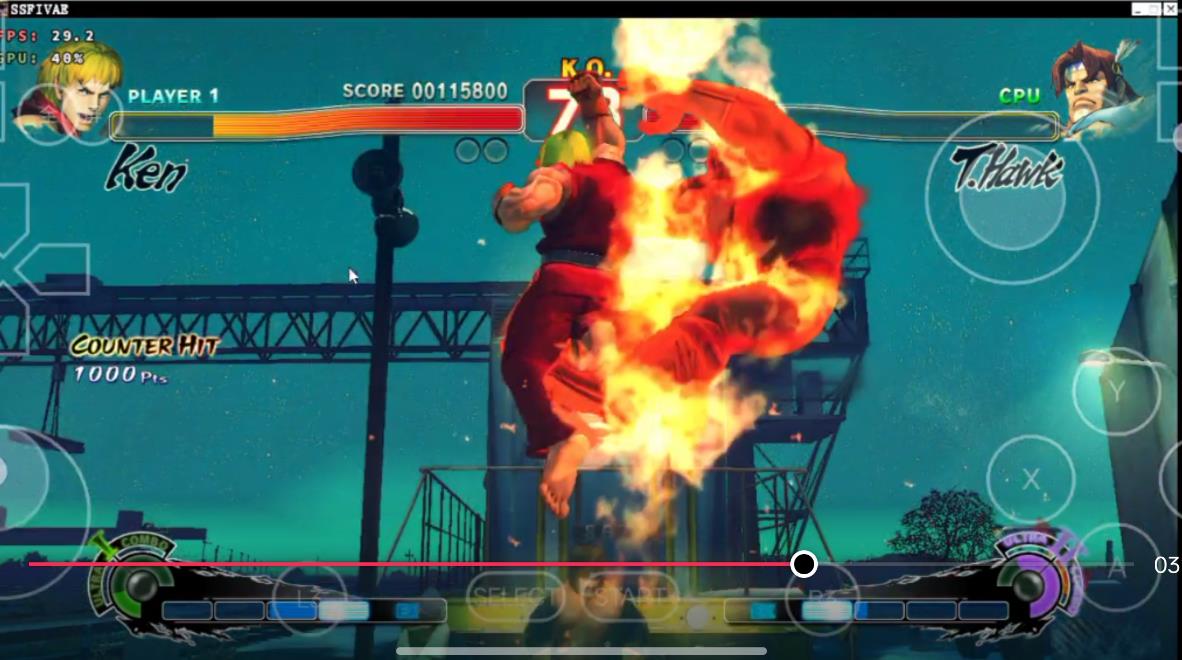Click the video progress bar handle
1182x660 pixels.
click(x=804, y=565)
